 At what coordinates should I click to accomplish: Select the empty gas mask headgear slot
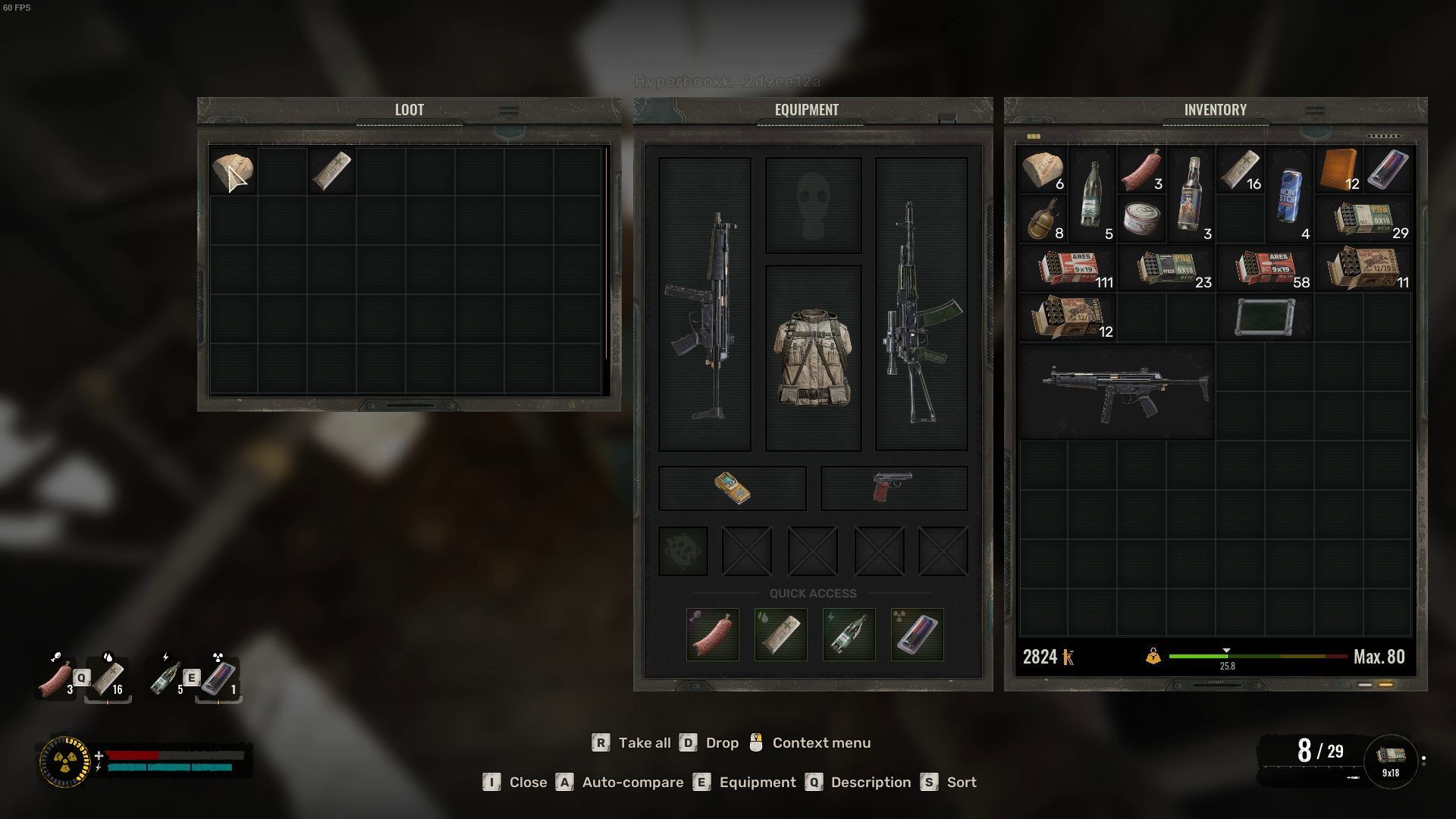[813, 206]
